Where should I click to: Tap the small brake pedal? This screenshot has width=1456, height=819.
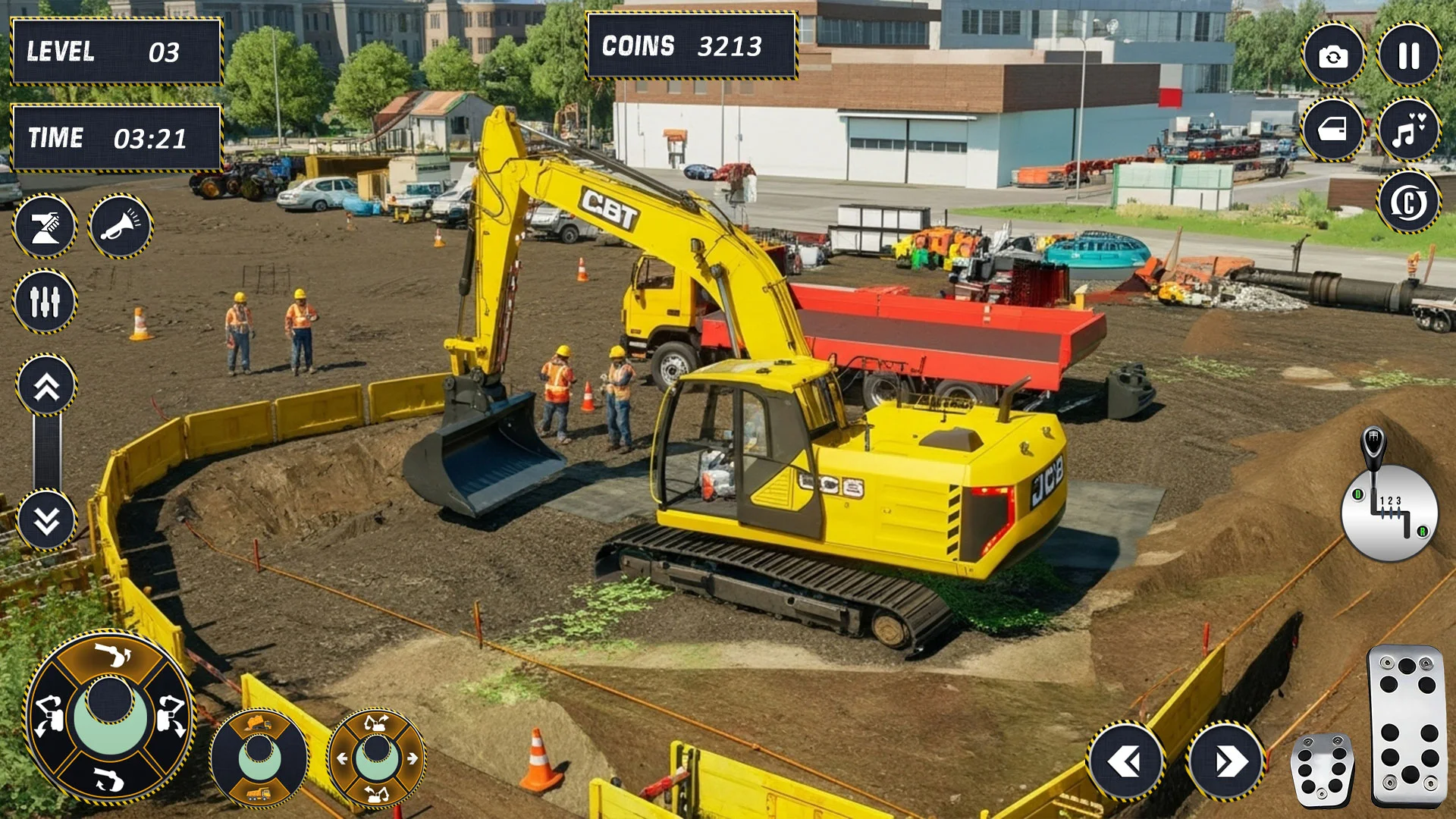[1323, 770]
